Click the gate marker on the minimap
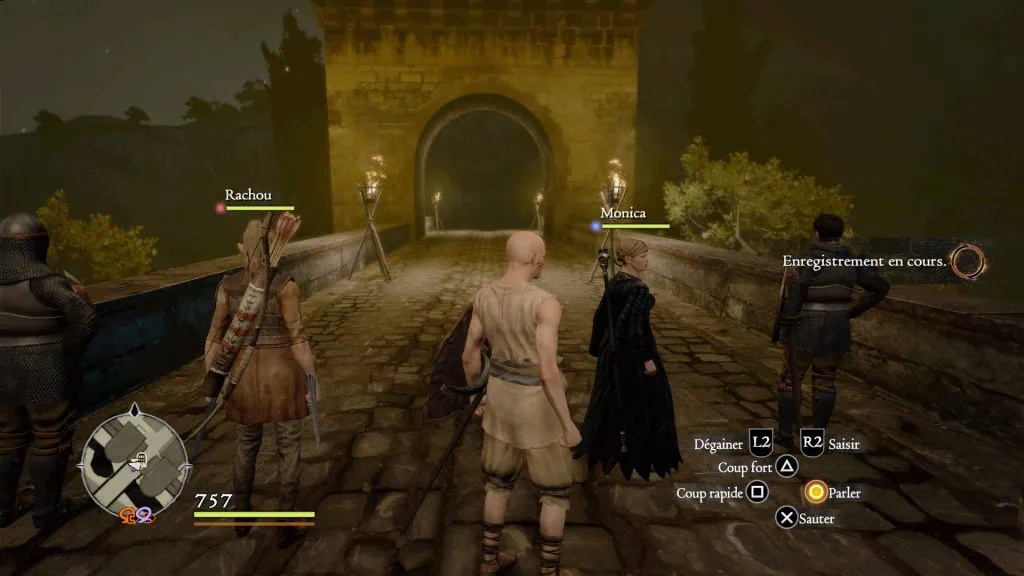 [x=143, y=459]
